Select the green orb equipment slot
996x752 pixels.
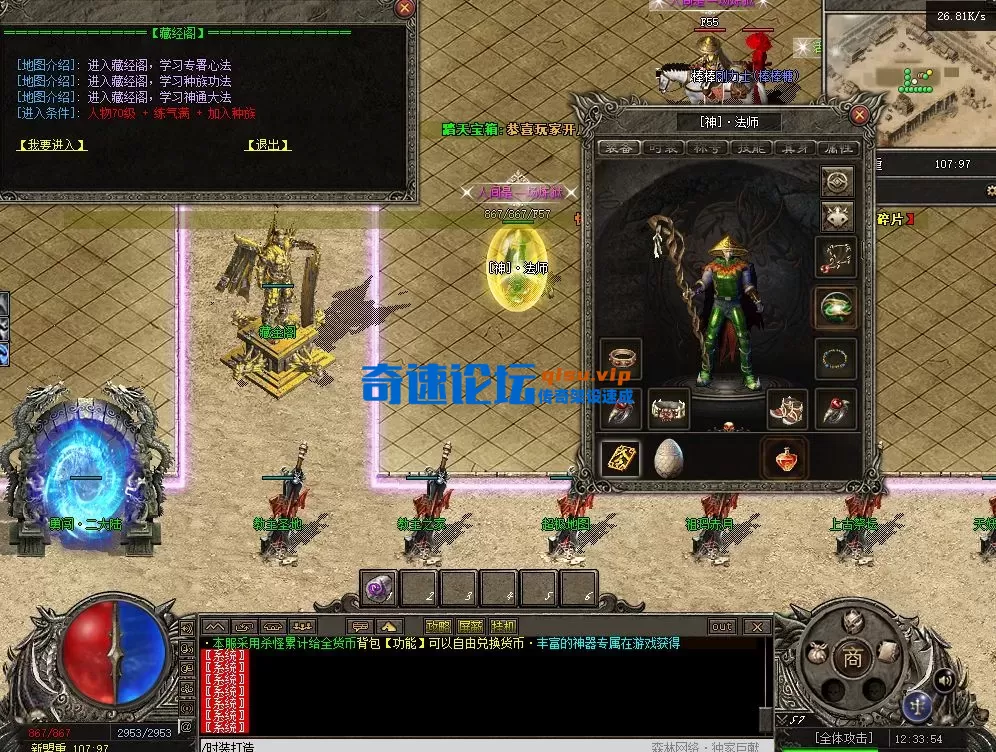coord(836,308)
